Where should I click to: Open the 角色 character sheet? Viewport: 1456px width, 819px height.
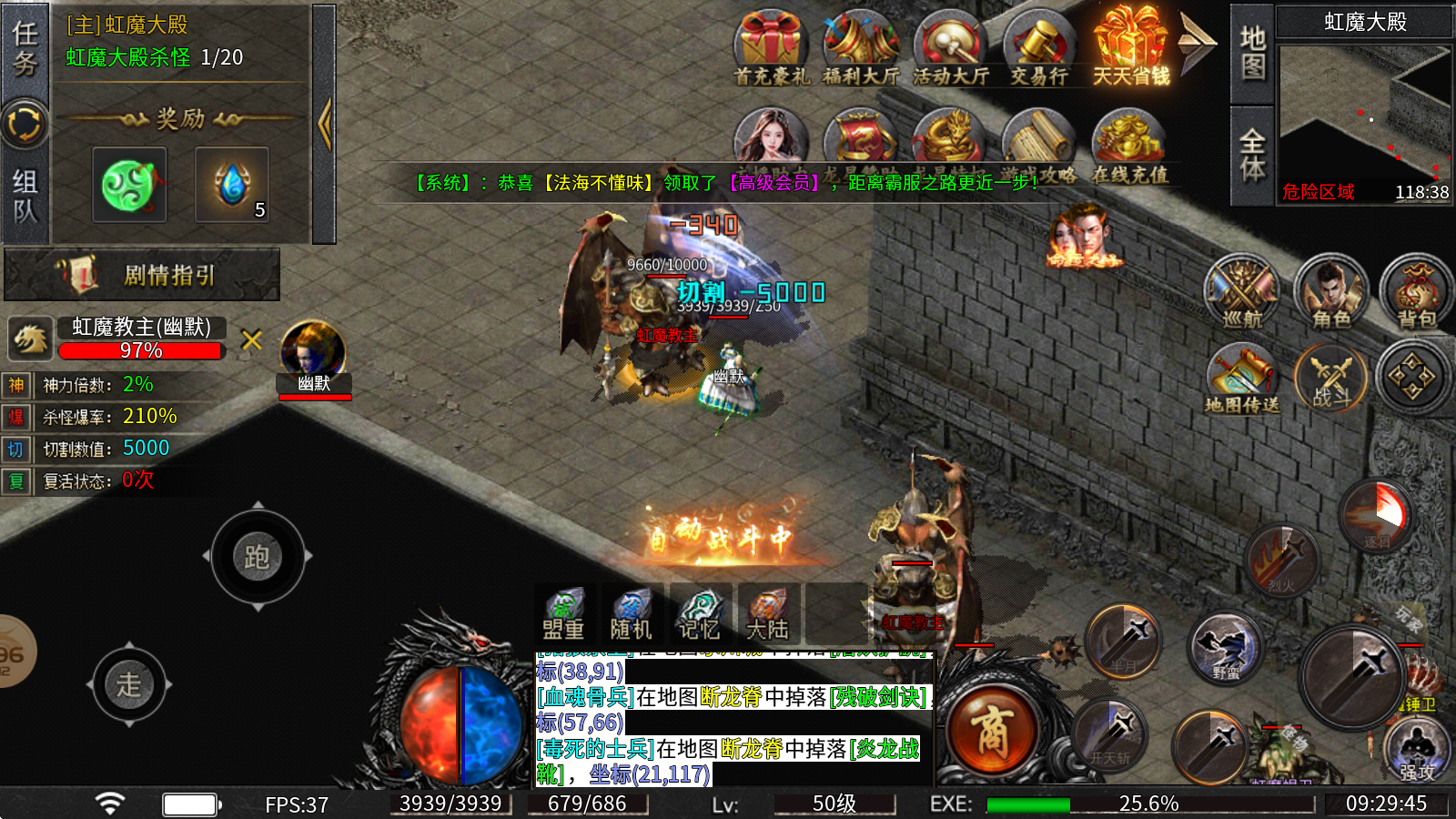coord(1330,291)
